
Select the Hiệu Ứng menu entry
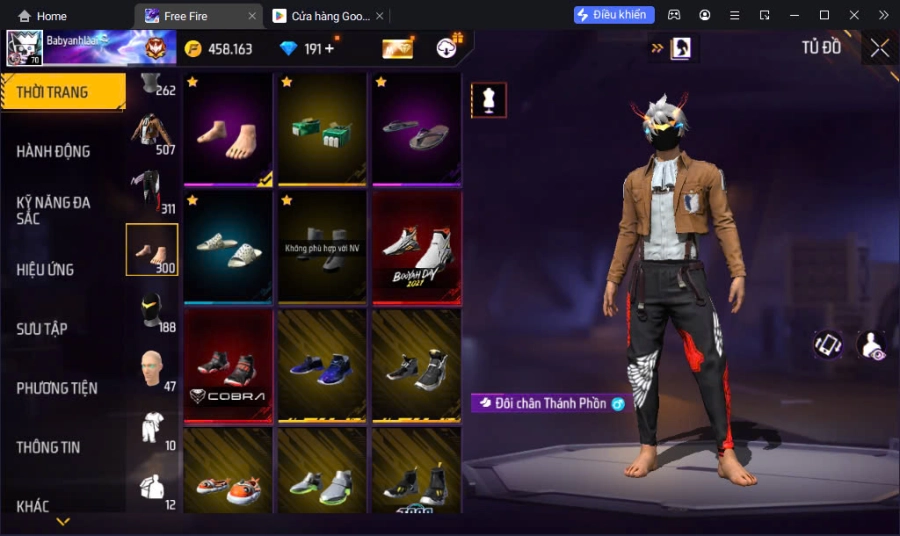click(x=45, y=269)
